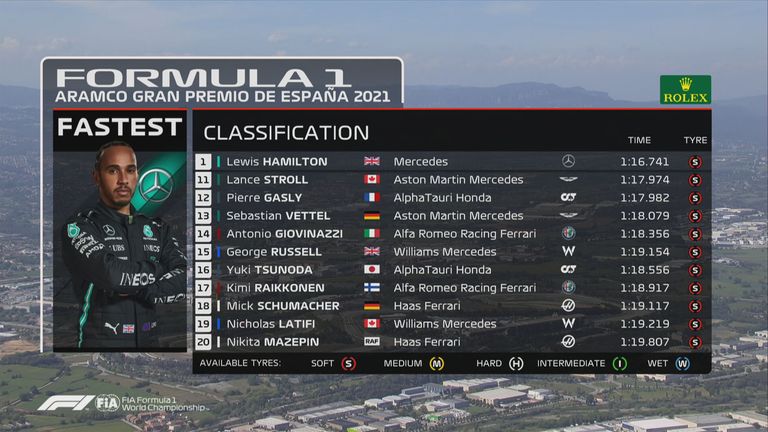768x432 pixels.
Task: Click Sebastian Vettel's row in the classification
Action: (450, 215)
